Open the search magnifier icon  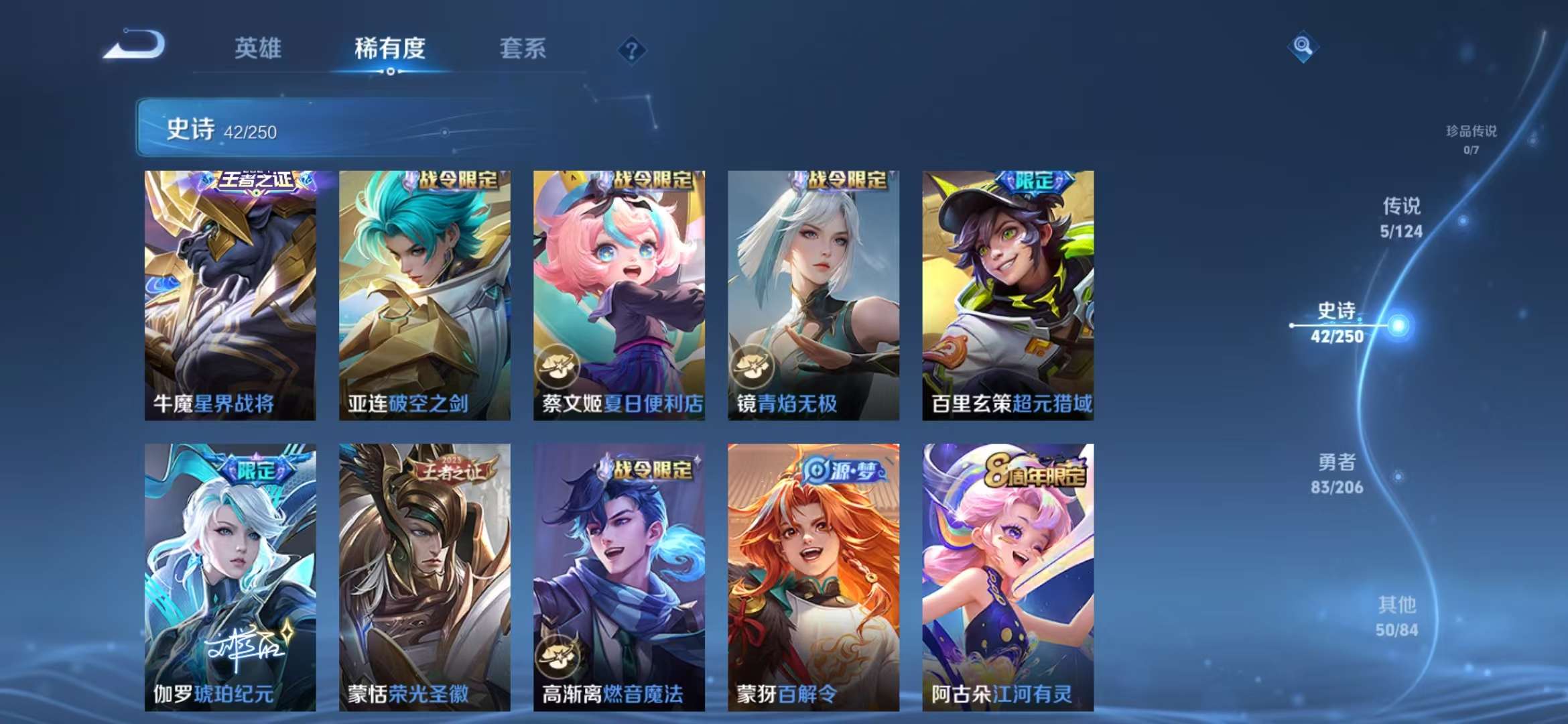coord(1303,47)
